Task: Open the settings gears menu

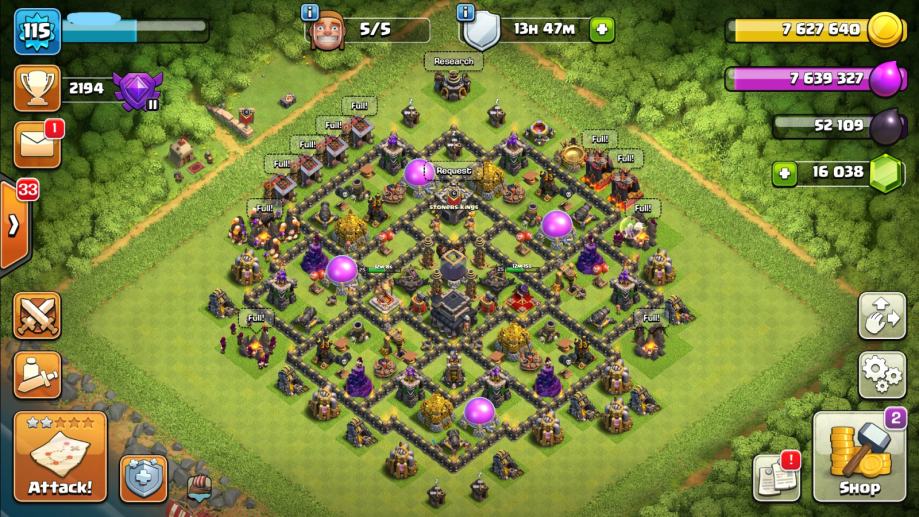Action: [882, 375]
